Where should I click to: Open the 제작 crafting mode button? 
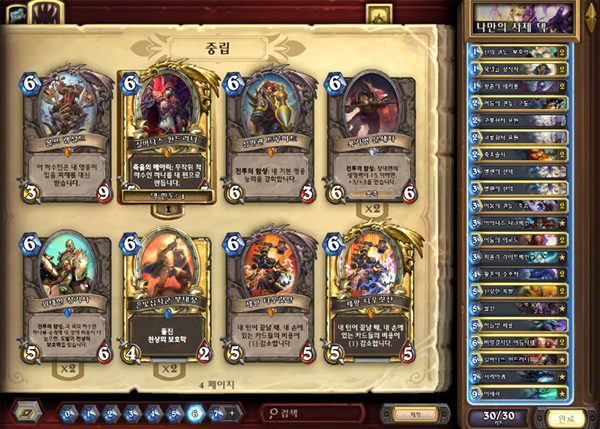408,412
